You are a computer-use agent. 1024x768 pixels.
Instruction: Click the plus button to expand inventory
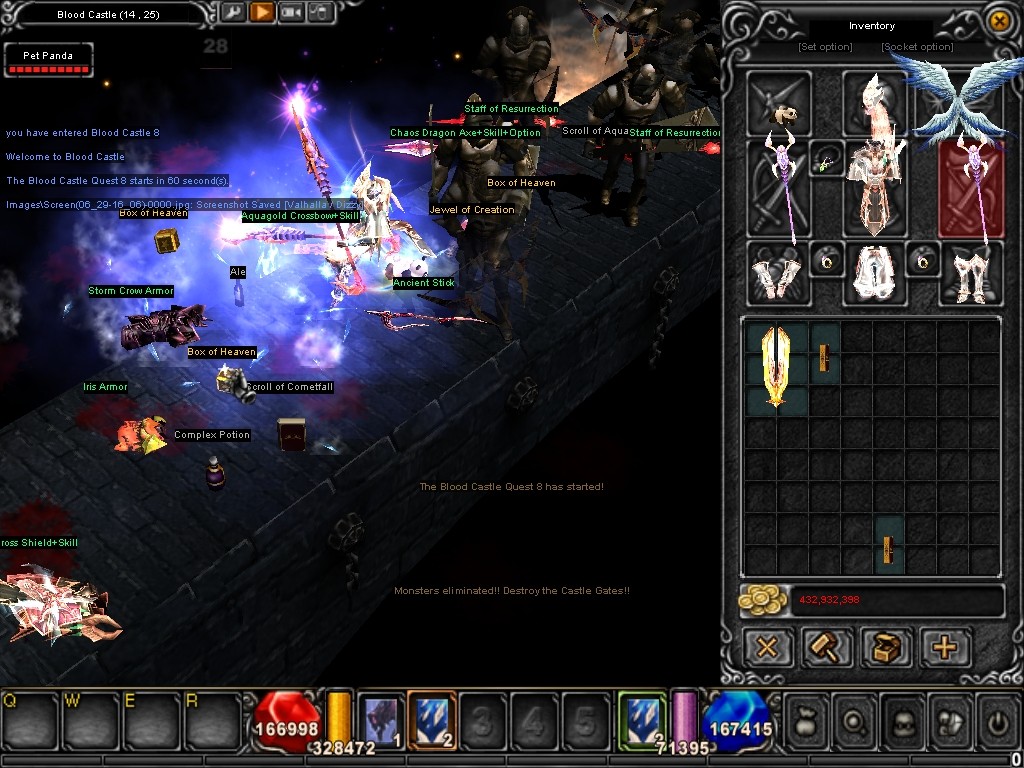tap(945, 648)
